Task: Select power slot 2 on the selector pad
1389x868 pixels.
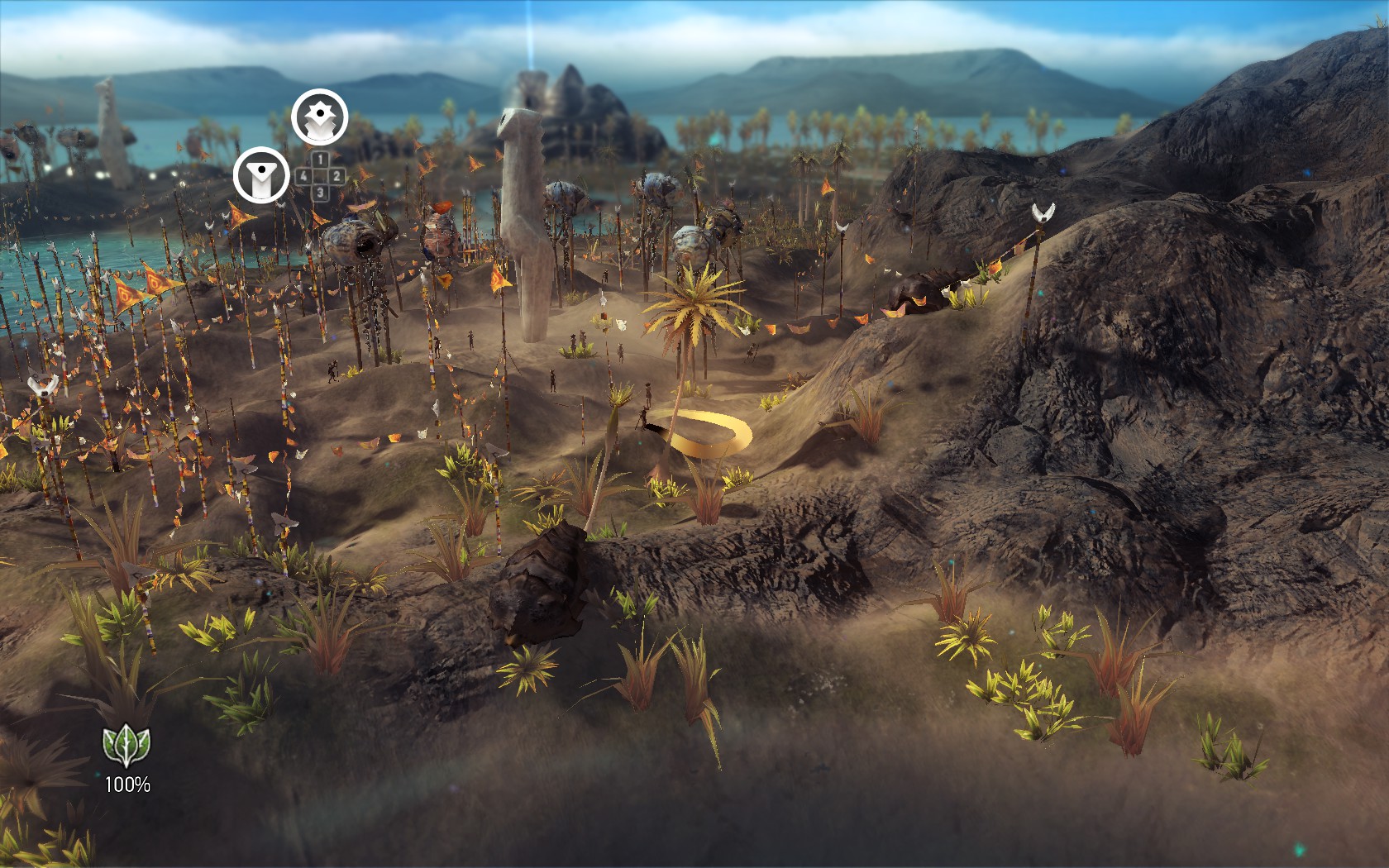Action: coord(336,177)
